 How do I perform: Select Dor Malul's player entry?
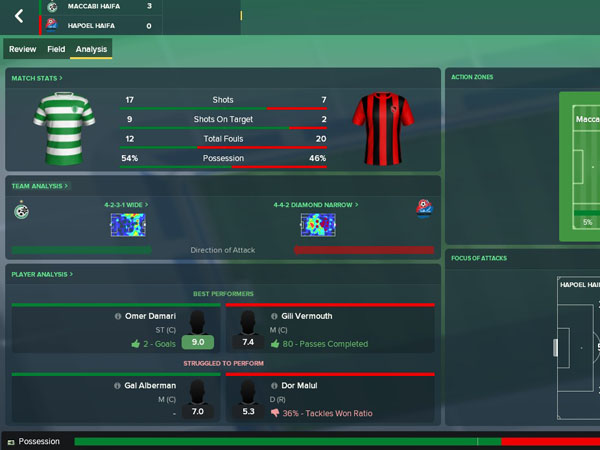coord(290,385)
